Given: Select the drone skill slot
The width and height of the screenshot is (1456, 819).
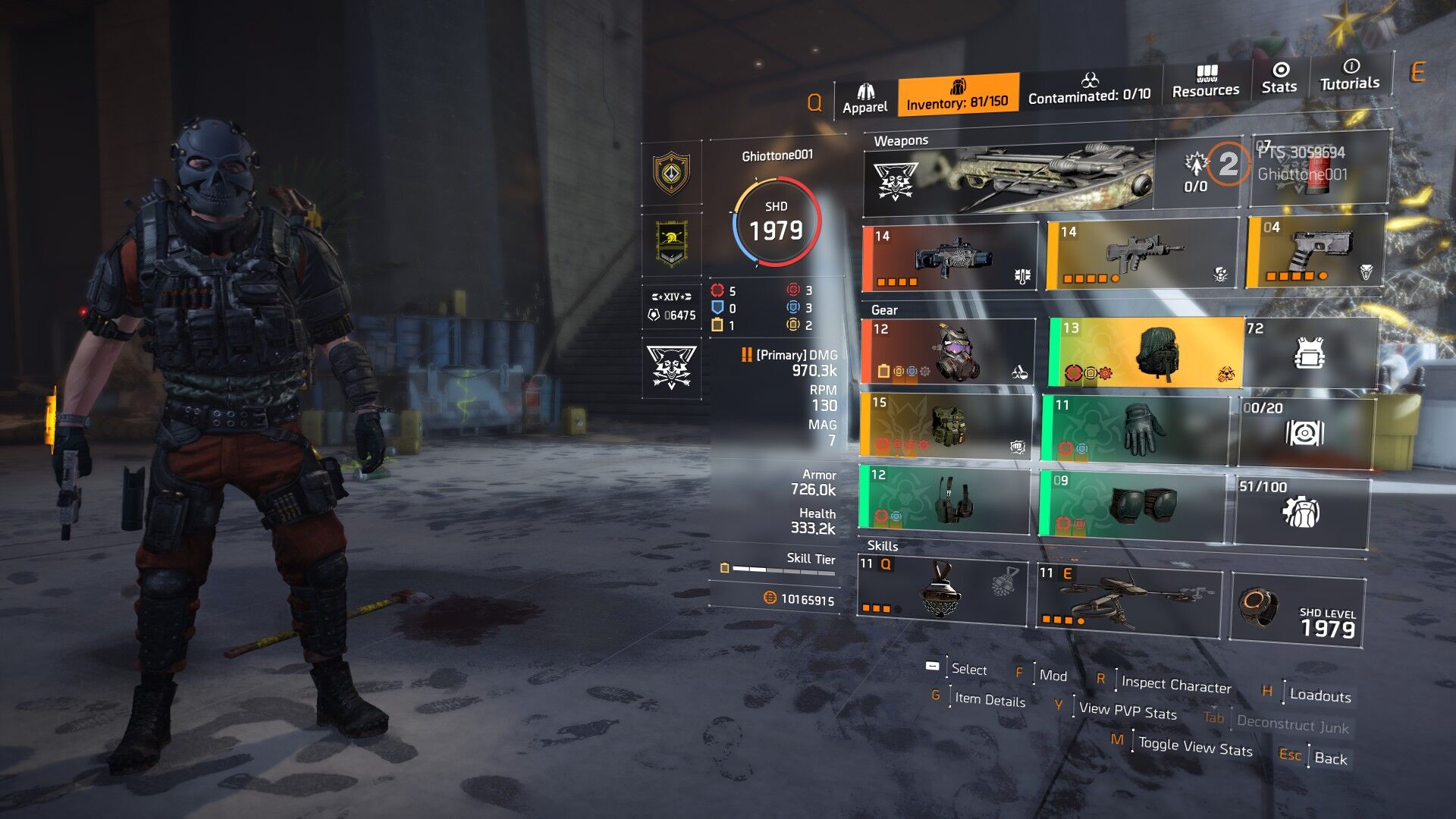Looking at the screenshot, I should (x=1128, y=599).
